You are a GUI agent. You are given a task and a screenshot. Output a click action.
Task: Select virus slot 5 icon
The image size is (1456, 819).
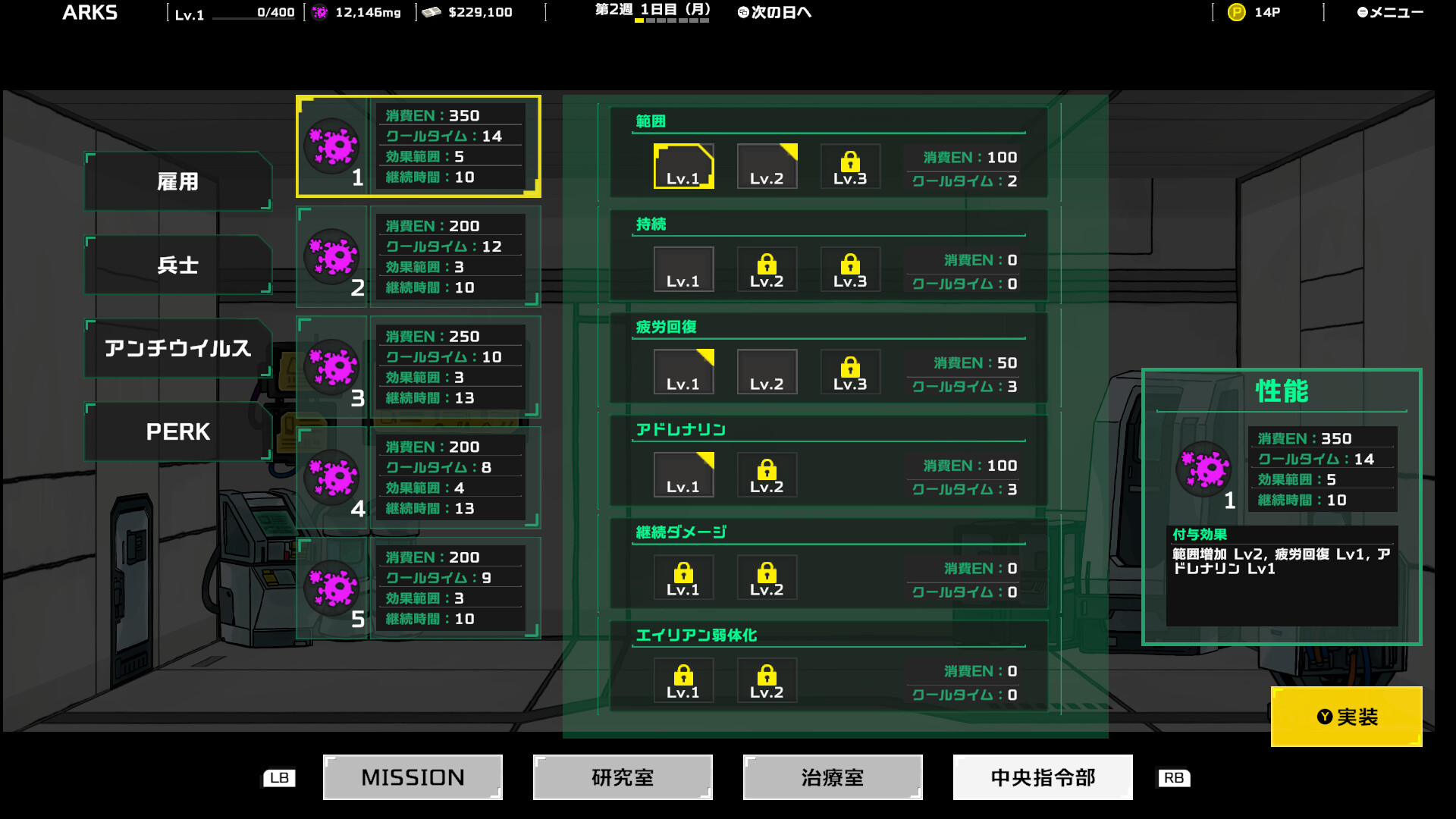point(334,588)
